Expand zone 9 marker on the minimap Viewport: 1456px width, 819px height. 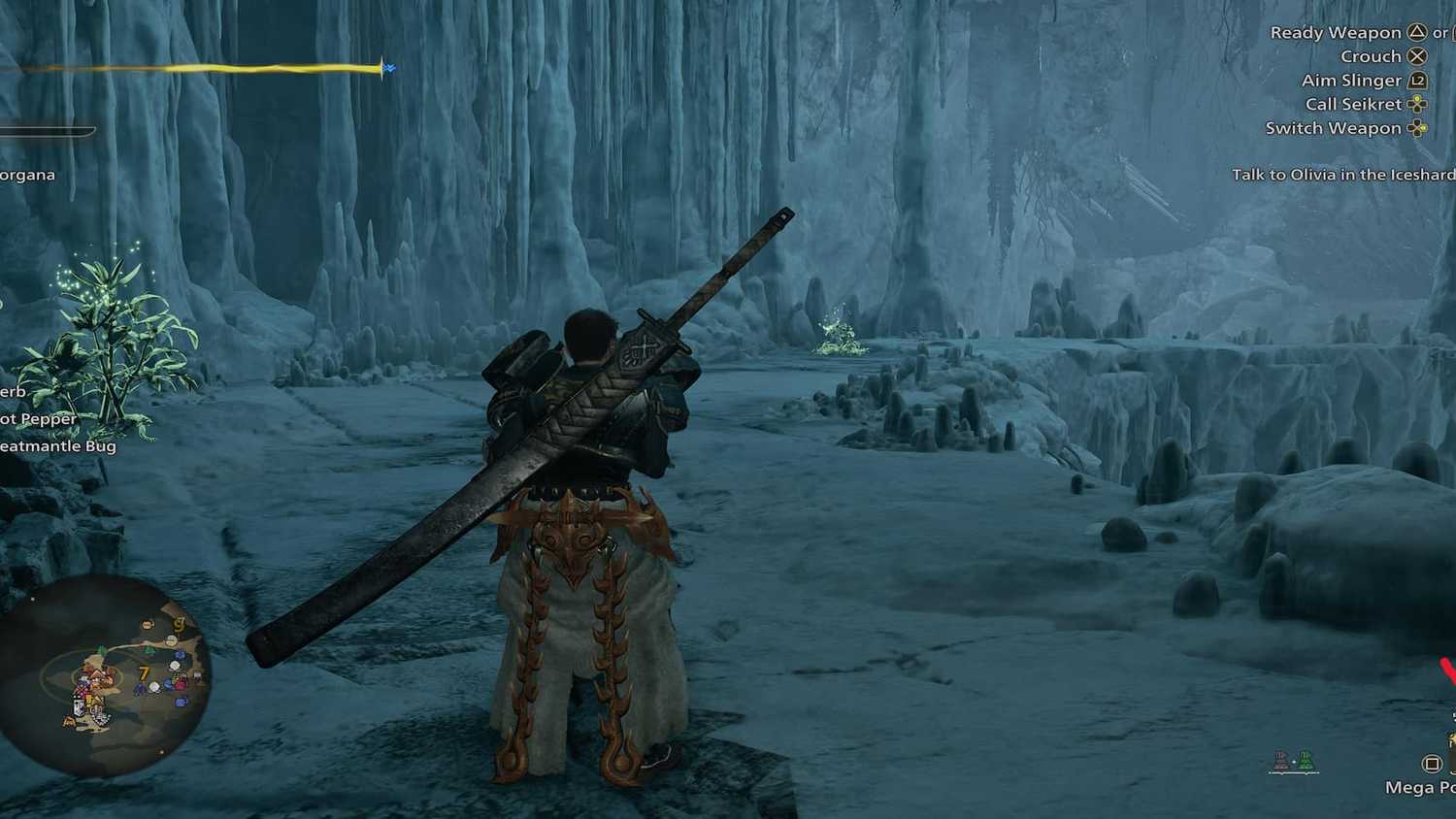(x=179, y=625)
